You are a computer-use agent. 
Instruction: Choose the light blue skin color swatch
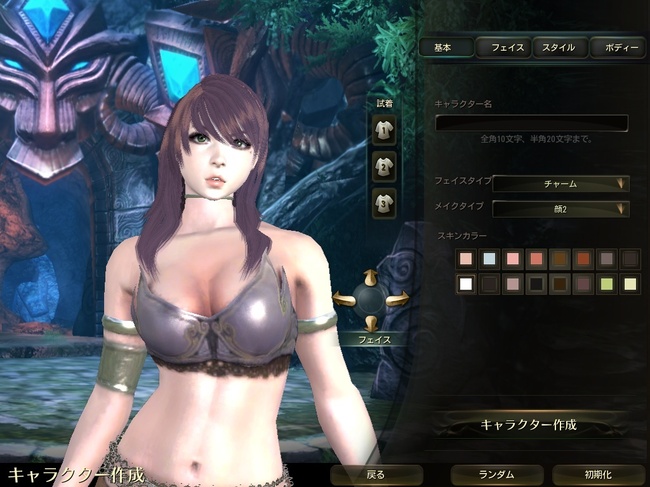[x=489, y=259]
